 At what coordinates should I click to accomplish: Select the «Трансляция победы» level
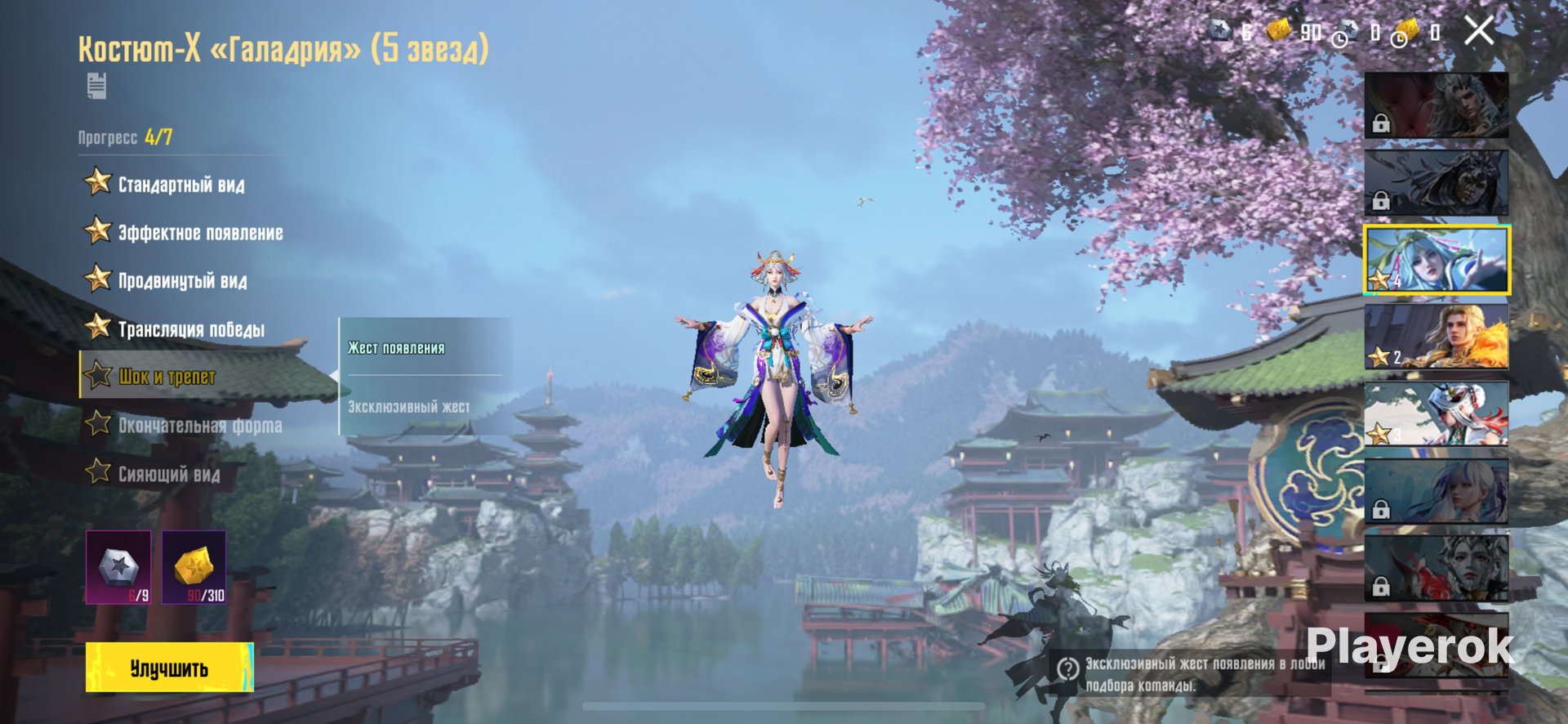tap(191, 329)
